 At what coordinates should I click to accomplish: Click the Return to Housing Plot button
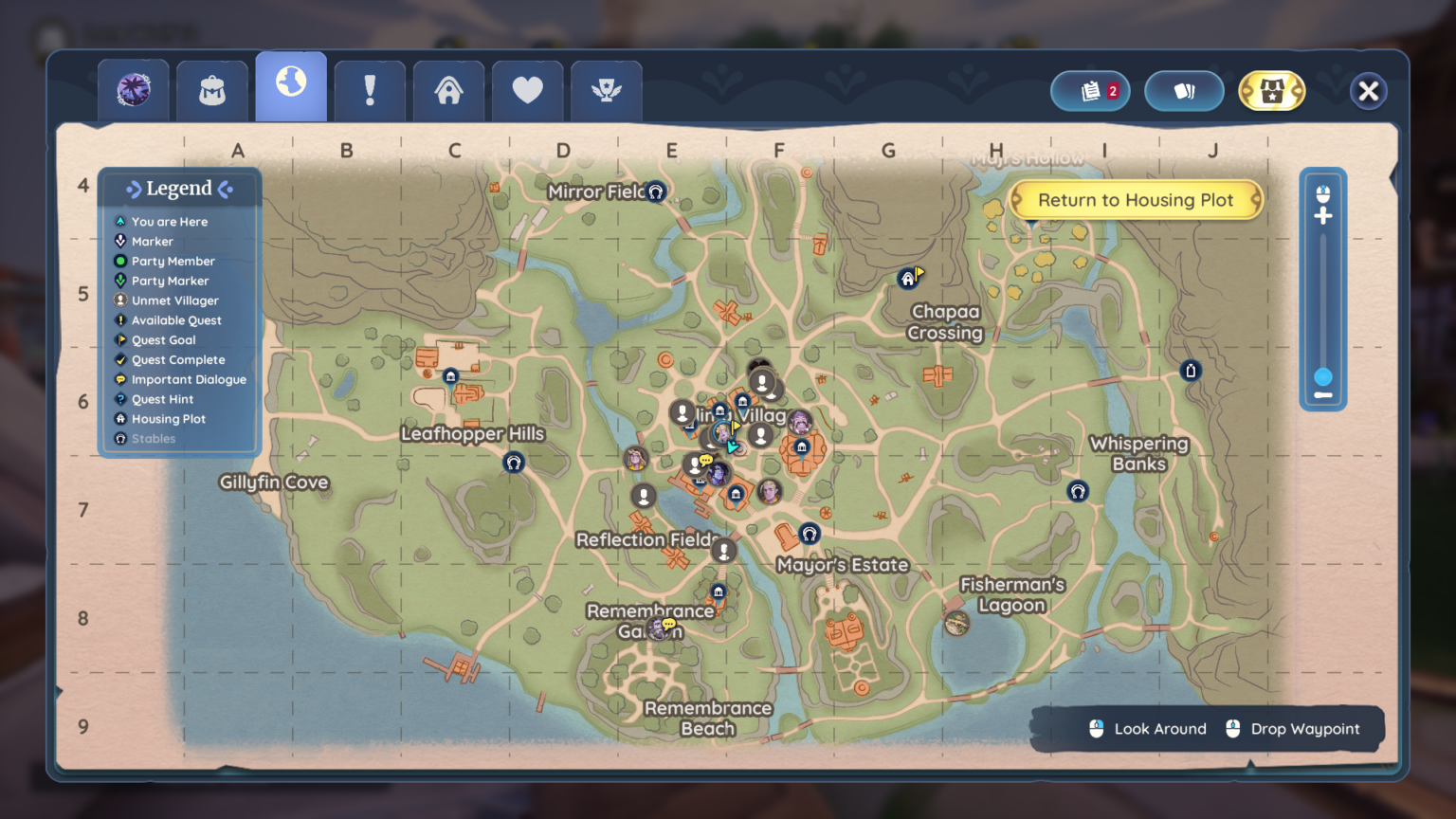click(x=1136, y=200)
